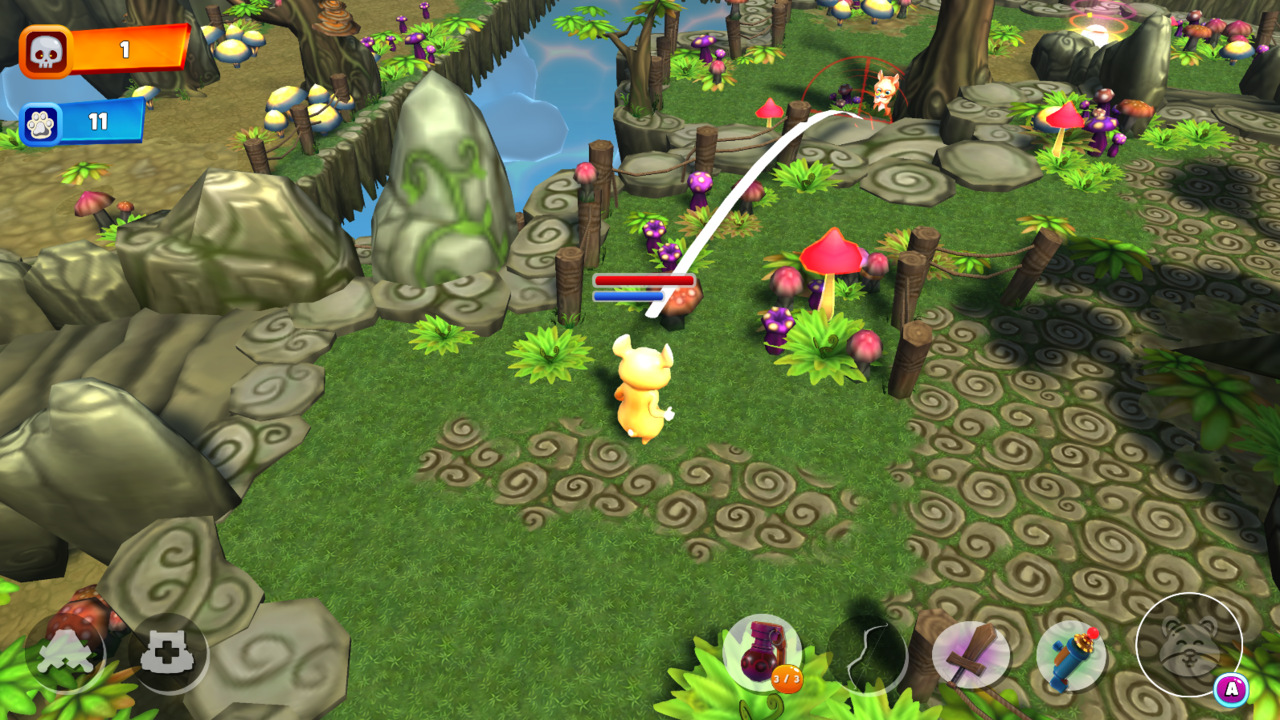Choose the blue firework launcher item
This screenshot has height=720, width=1280.
(x=1068, y=655)
